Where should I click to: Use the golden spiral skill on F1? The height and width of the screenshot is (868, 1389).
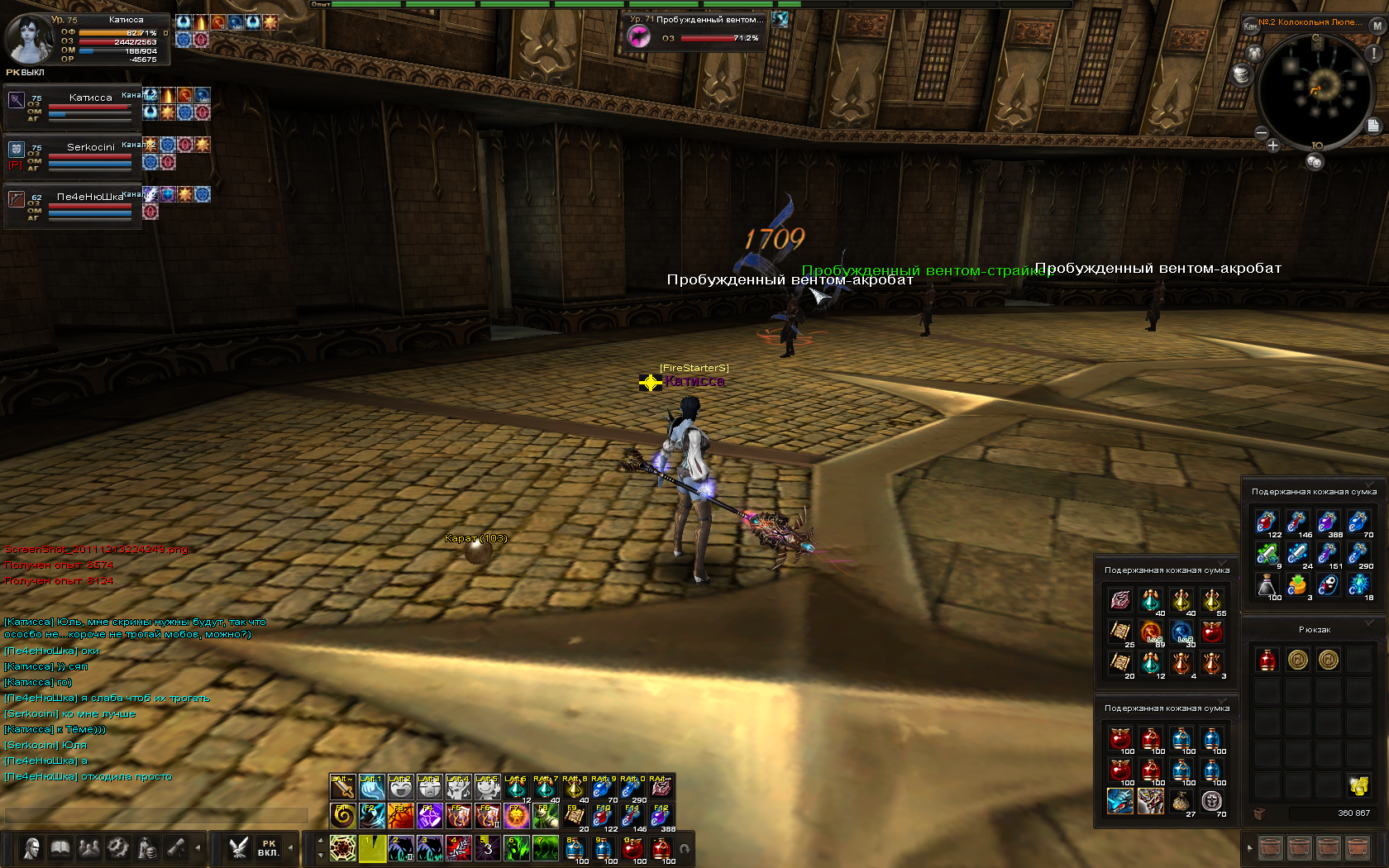tap(342, 816)
